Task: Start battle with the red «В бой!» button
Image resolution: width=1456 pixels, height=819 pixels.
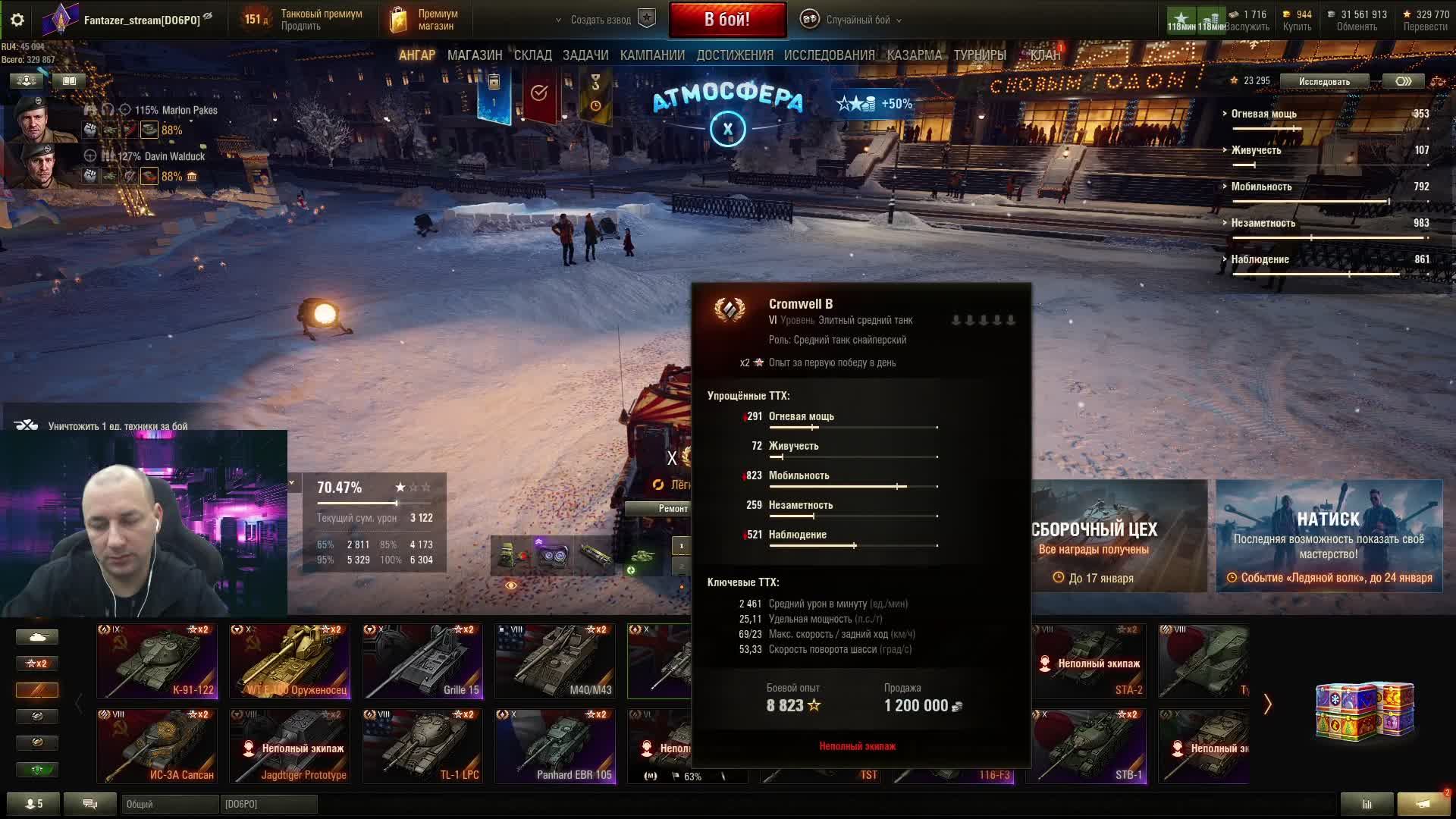Action: tap(726, 20)
